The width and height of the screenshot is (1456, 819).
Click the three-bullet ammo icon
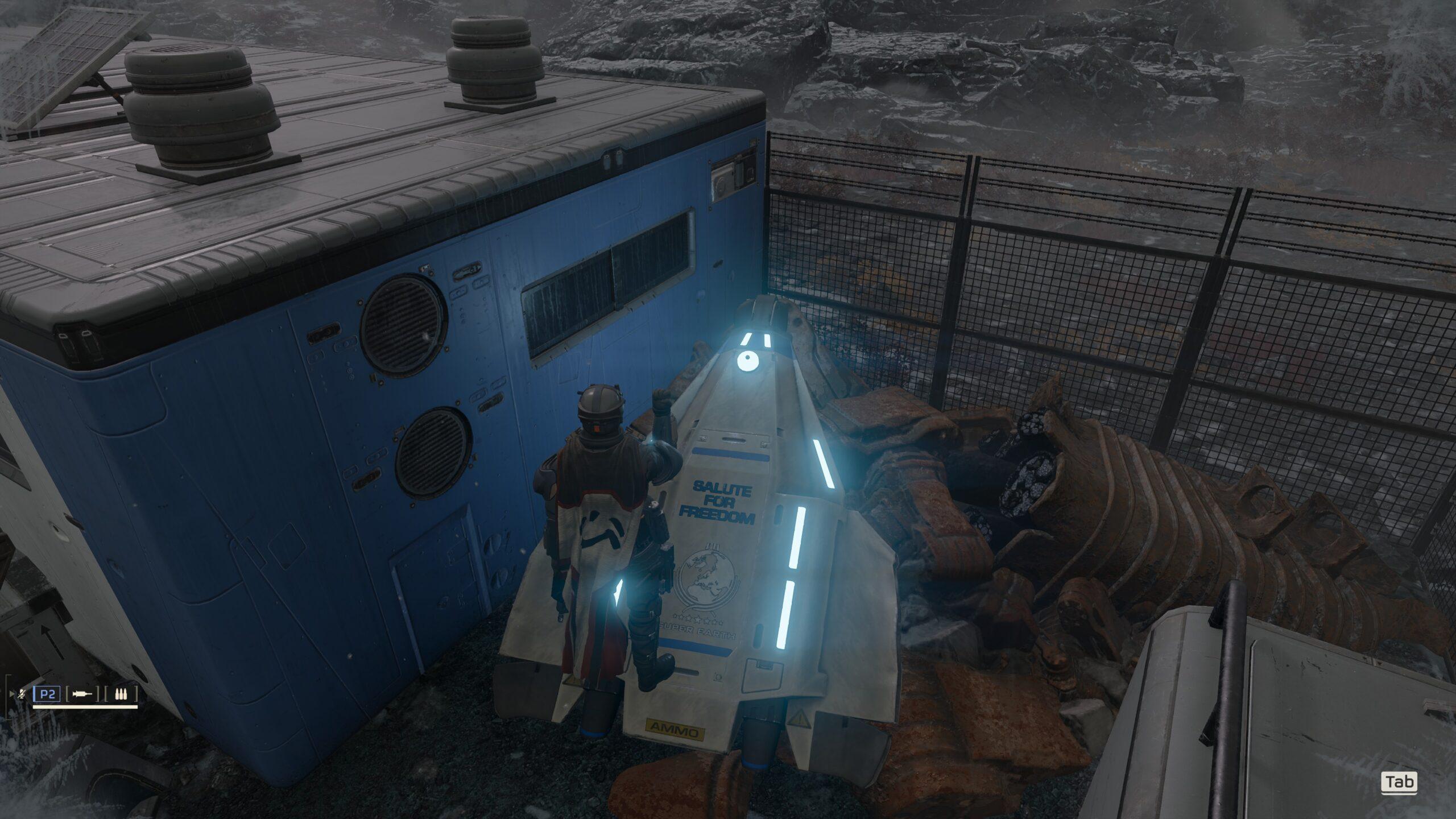(x=121, y=694)
